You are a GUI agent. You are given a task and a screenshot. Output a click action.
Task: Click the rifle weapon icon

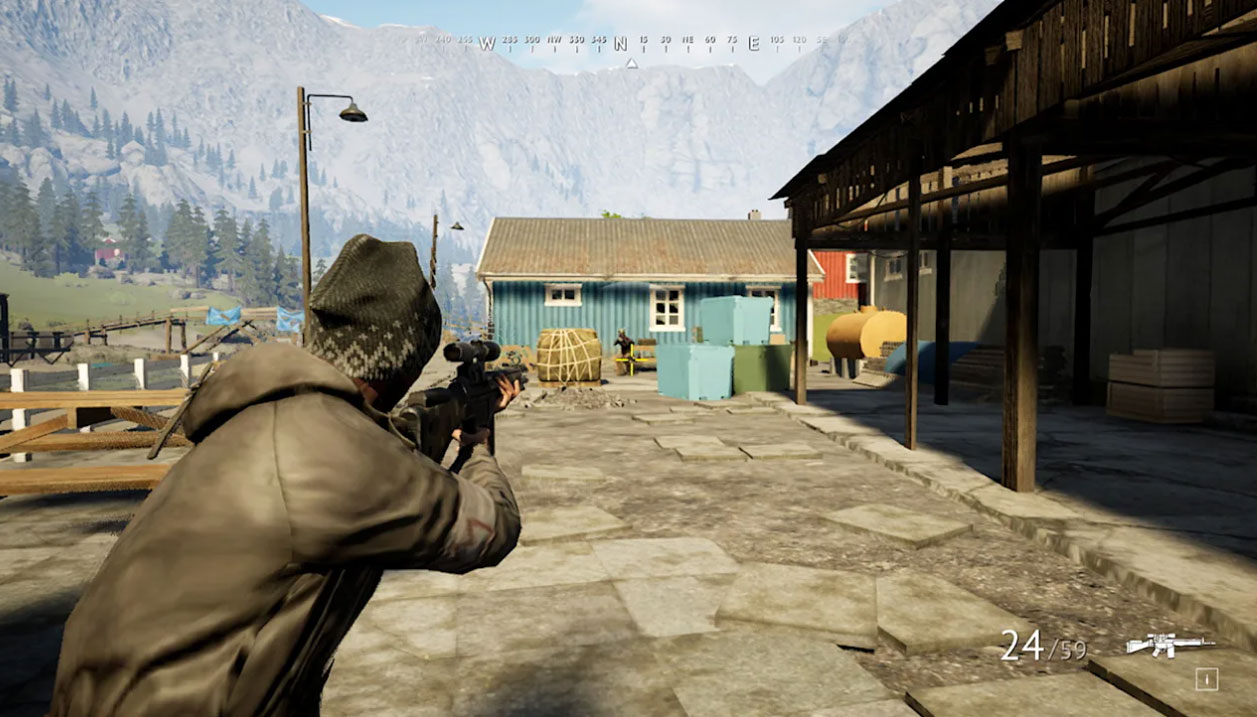[x=1169, y=645]
